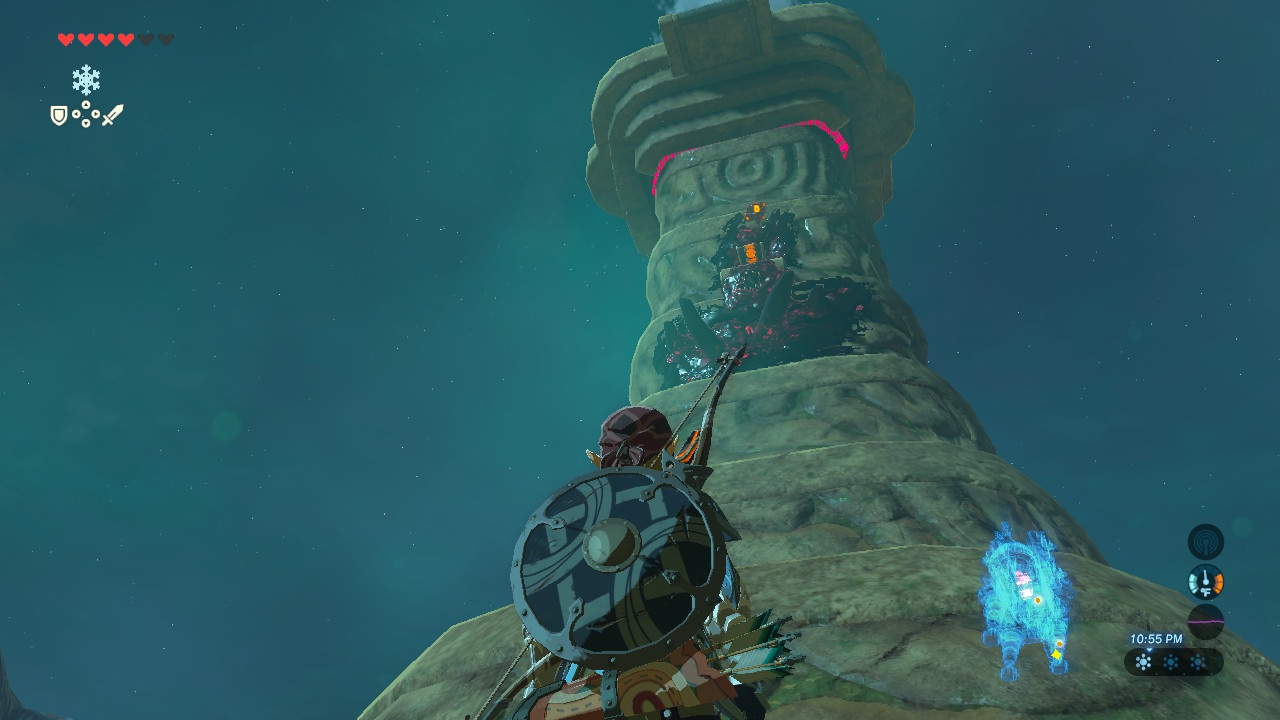Toggle the last empty heart container
Screen dimensions: 1280x720
167,39
